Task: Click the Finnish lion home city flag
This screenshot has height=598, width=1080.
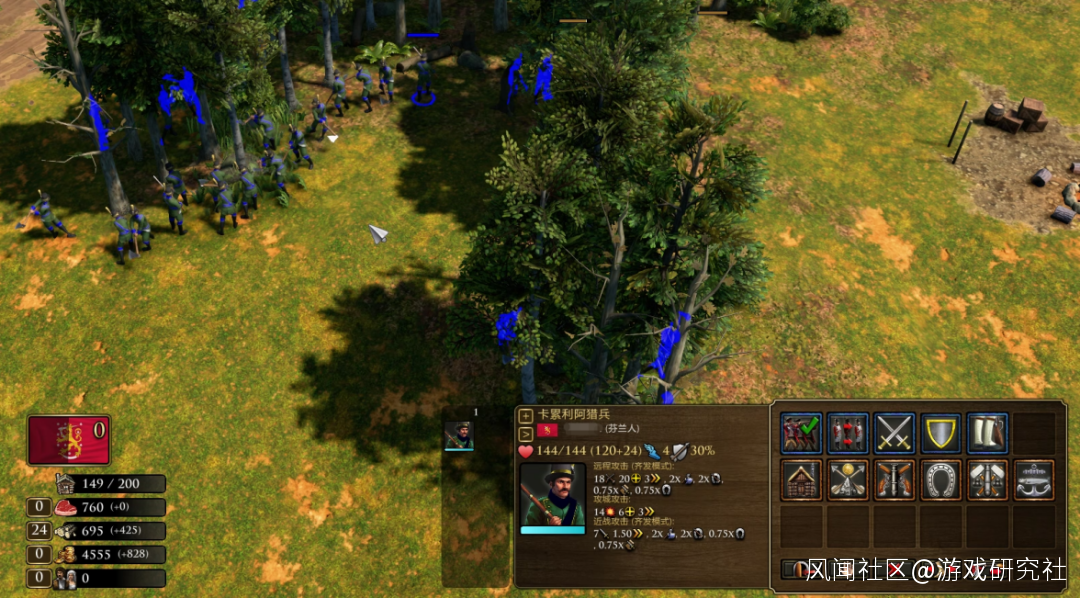Action: (x=69, y=440)
